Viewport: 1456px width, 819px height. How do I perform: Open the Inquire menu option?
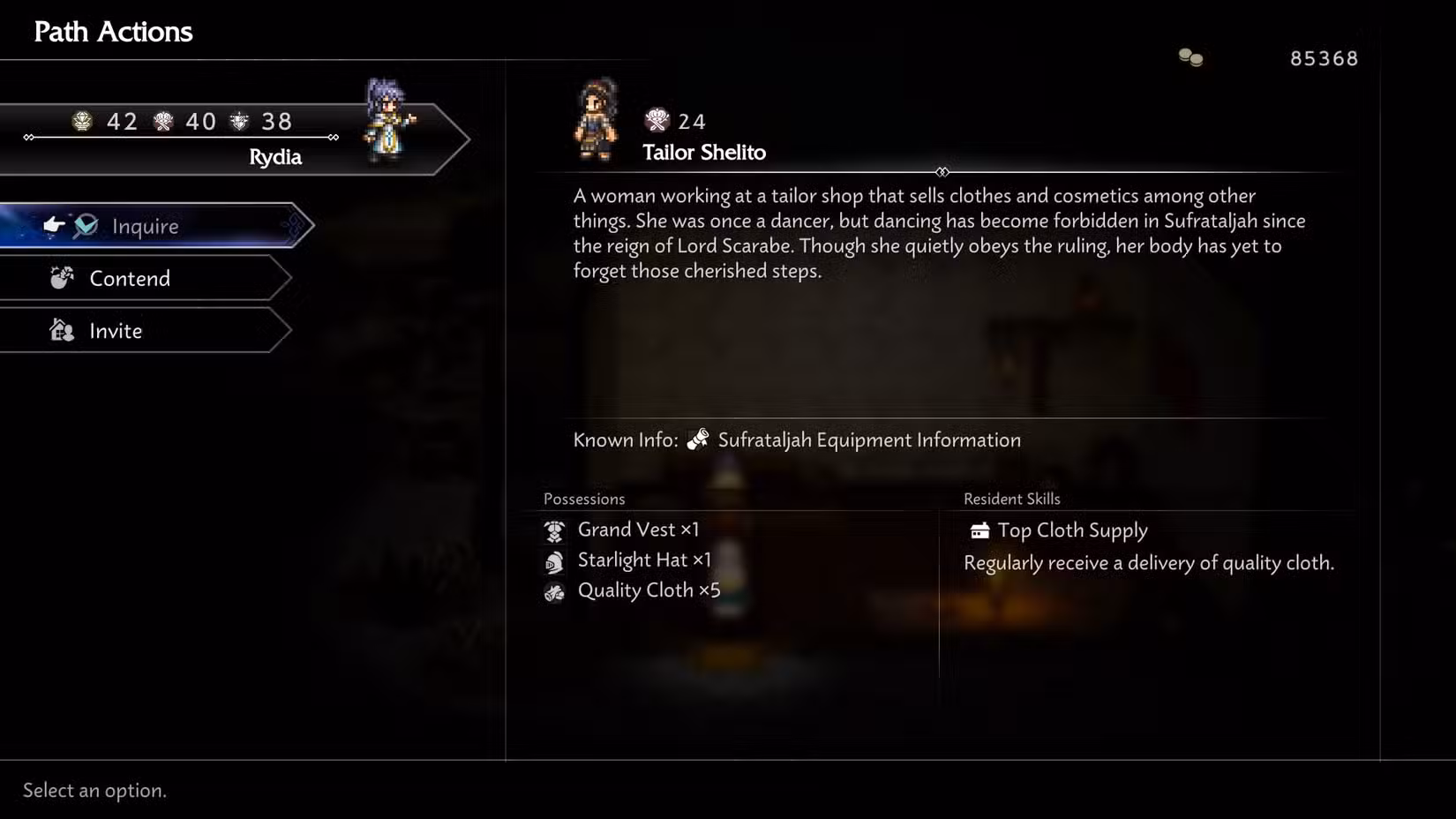pyautogui.click(x=145, y=226)
